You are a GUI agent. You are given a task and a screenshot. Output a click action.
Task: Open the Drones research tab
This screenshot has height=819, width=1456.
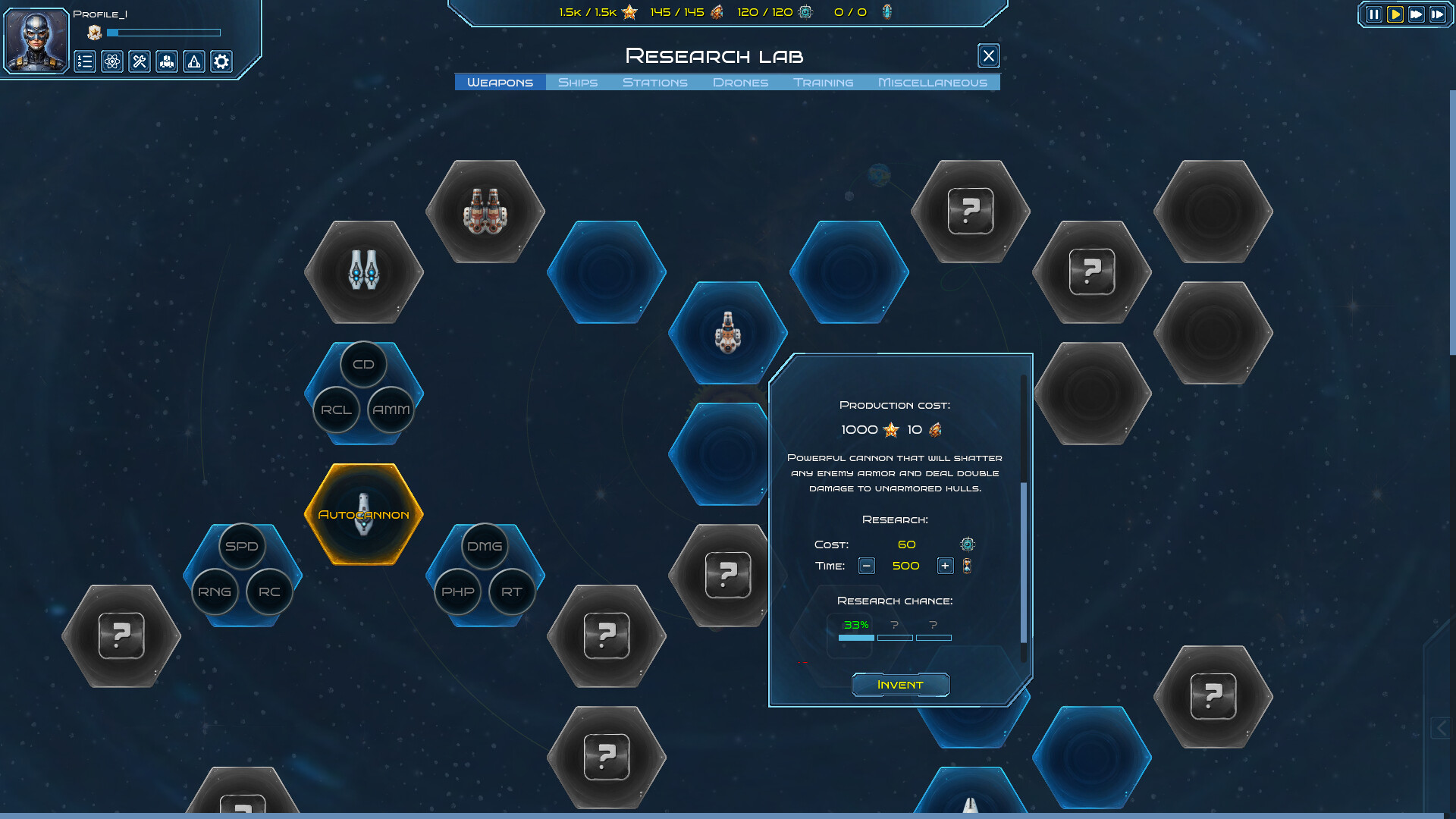[x=740, y=82]
